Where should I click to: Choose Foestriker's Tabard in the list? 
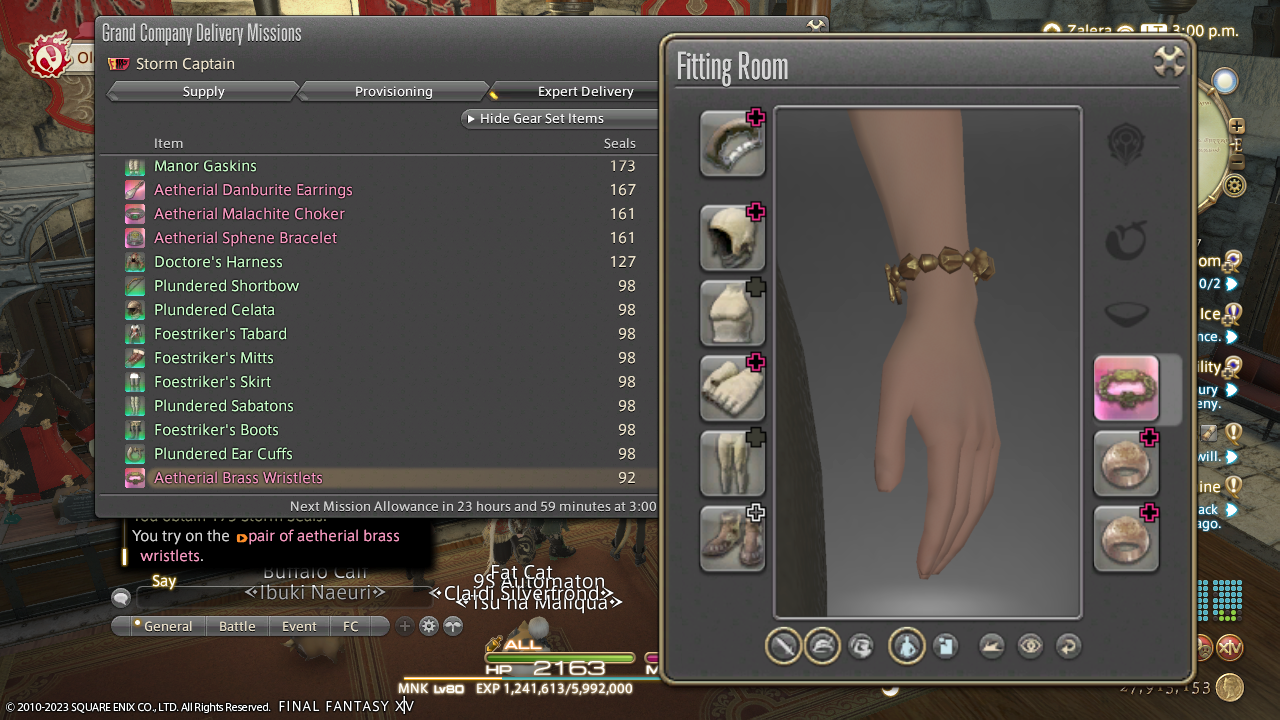(220, 334)
